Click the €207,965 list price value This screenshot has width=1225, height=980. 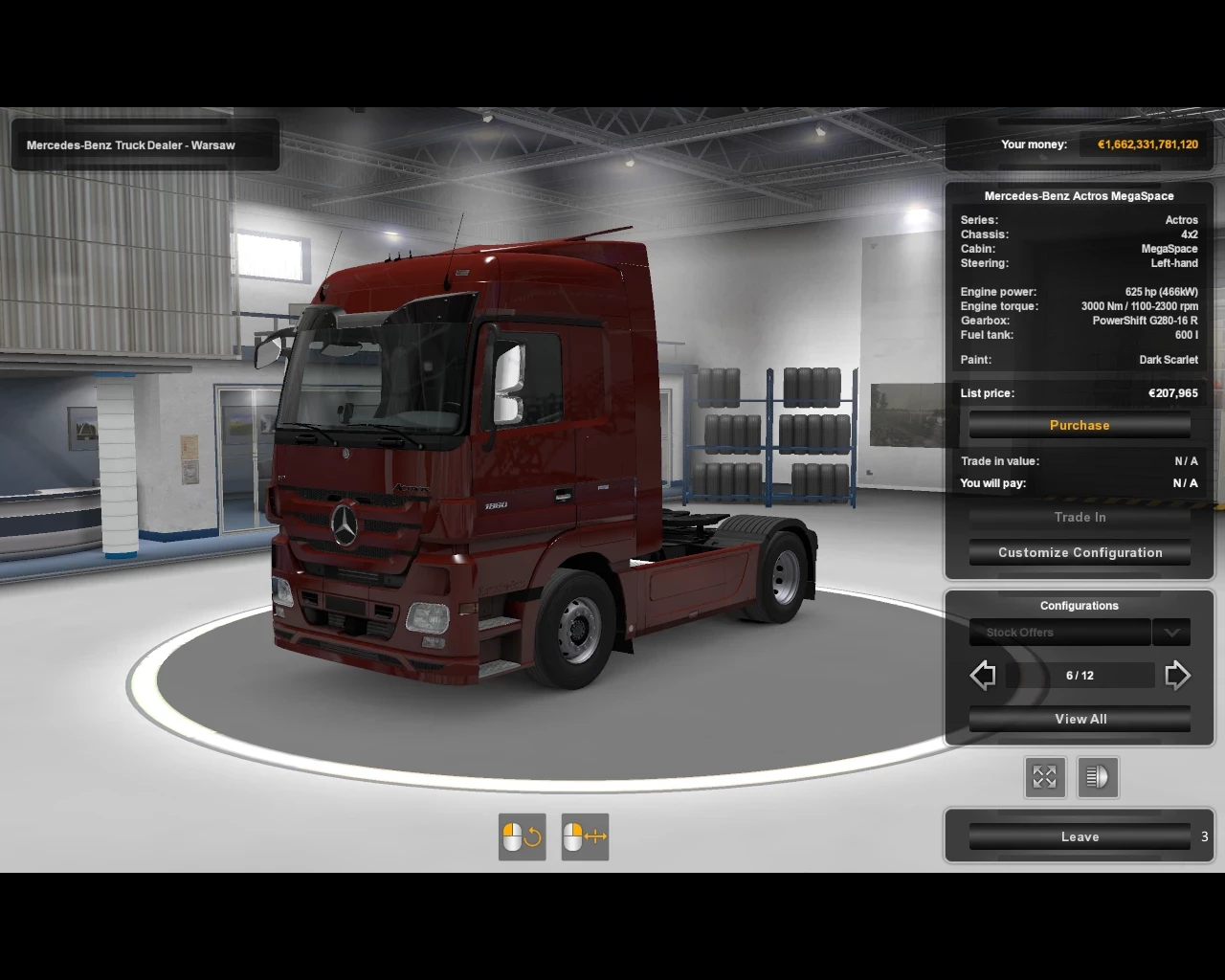[1172, 392]
